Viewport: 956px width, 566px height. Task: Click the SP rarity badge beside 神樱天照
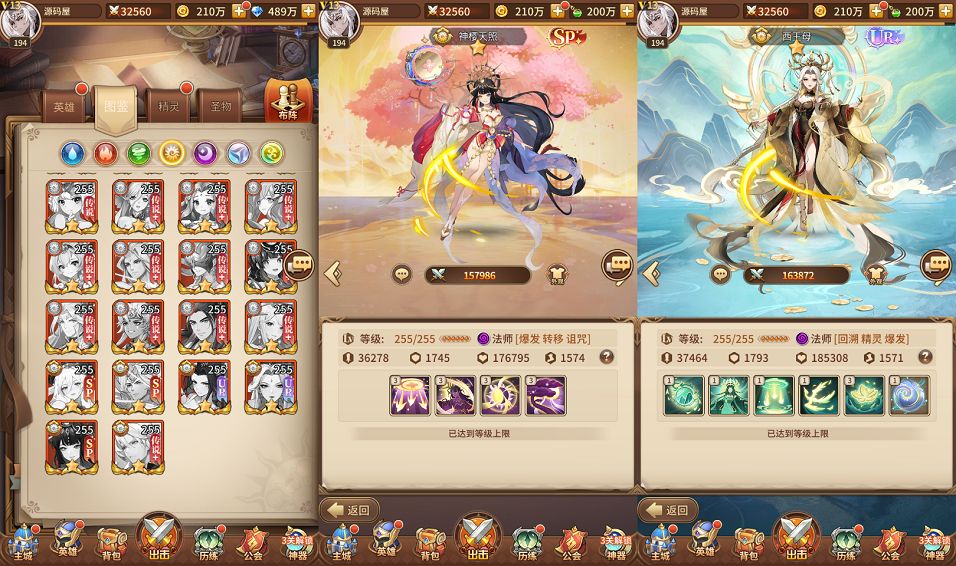tap(567, 38)
